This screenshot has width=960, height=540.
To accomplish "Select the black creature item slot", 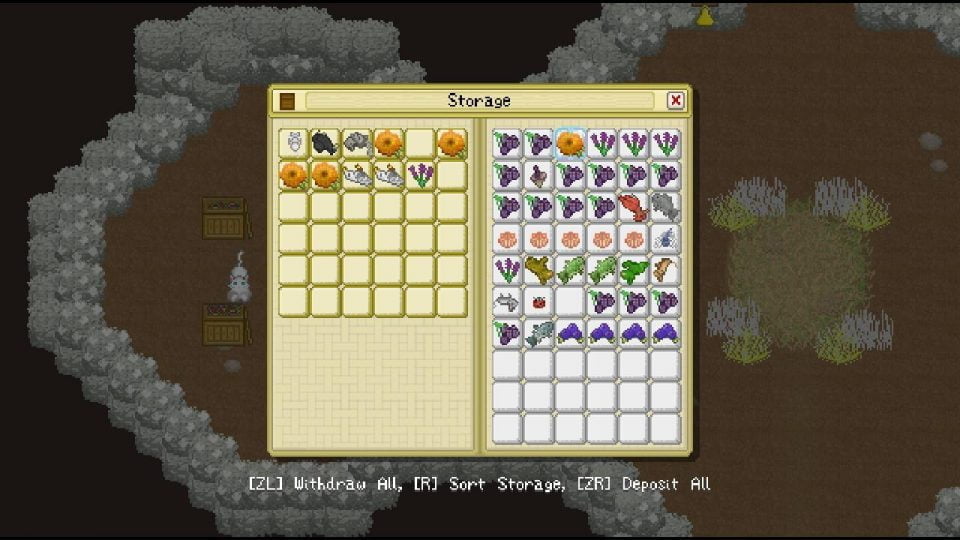I will tap(324, 144).
